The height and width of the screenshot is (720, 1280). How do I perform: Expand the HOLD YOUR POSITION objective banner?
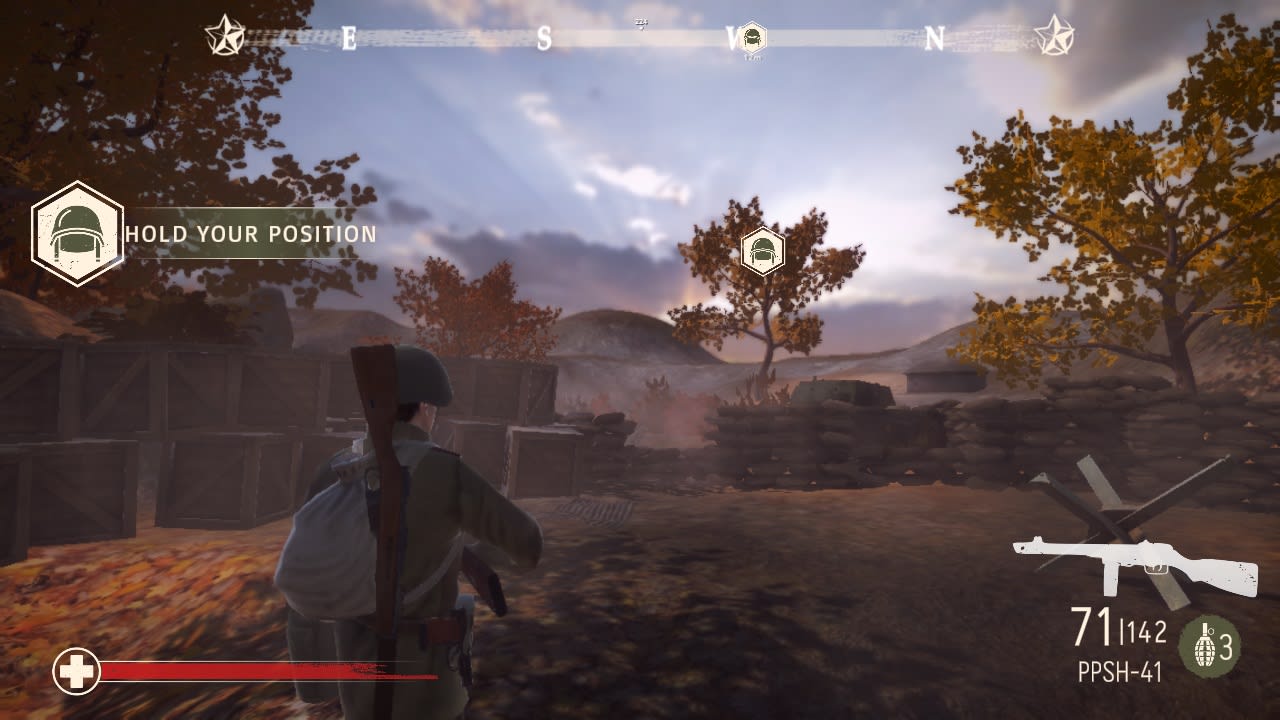249,236
